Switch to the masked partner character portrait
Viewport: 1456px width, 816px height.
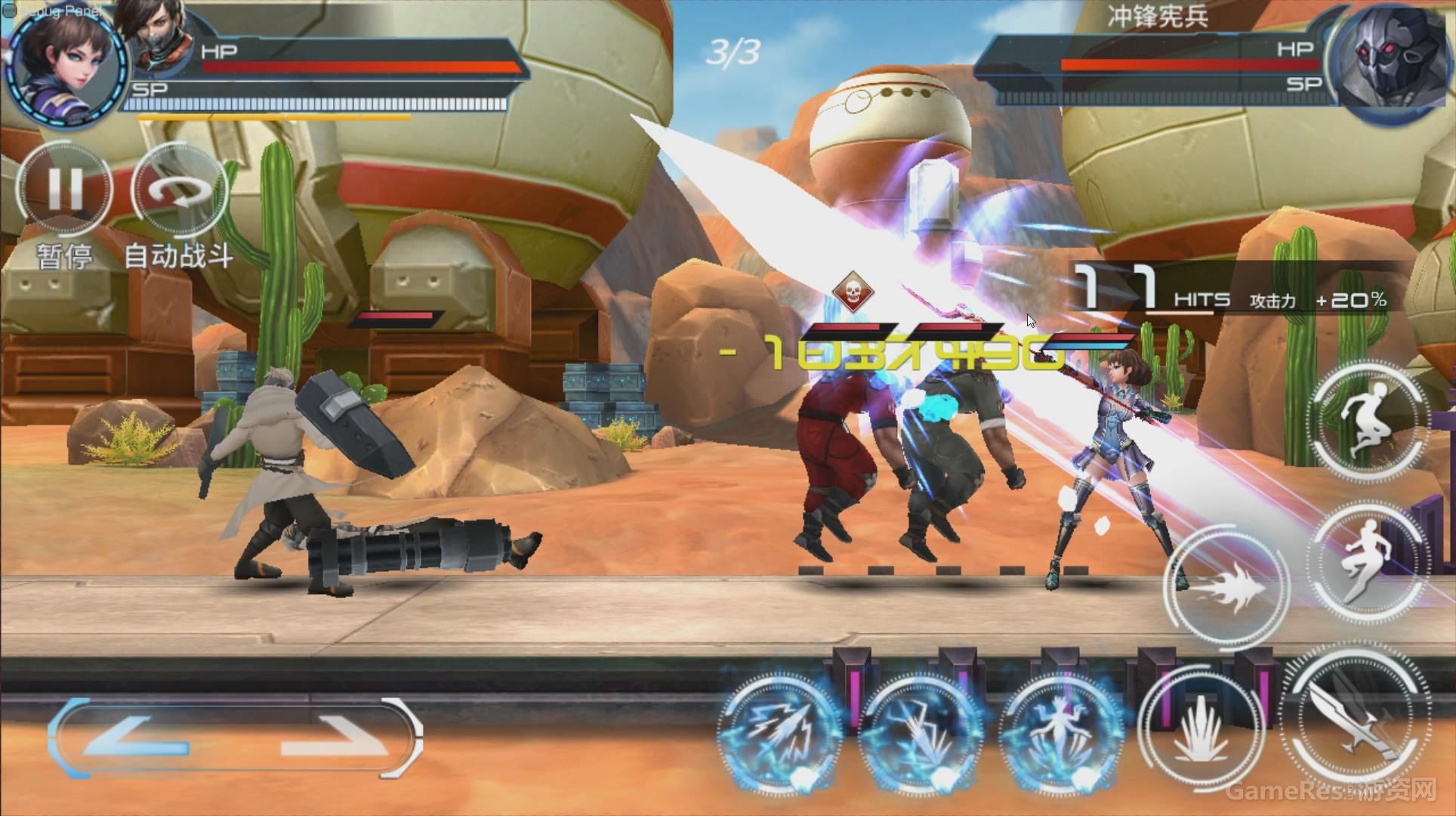pos(159,34)
